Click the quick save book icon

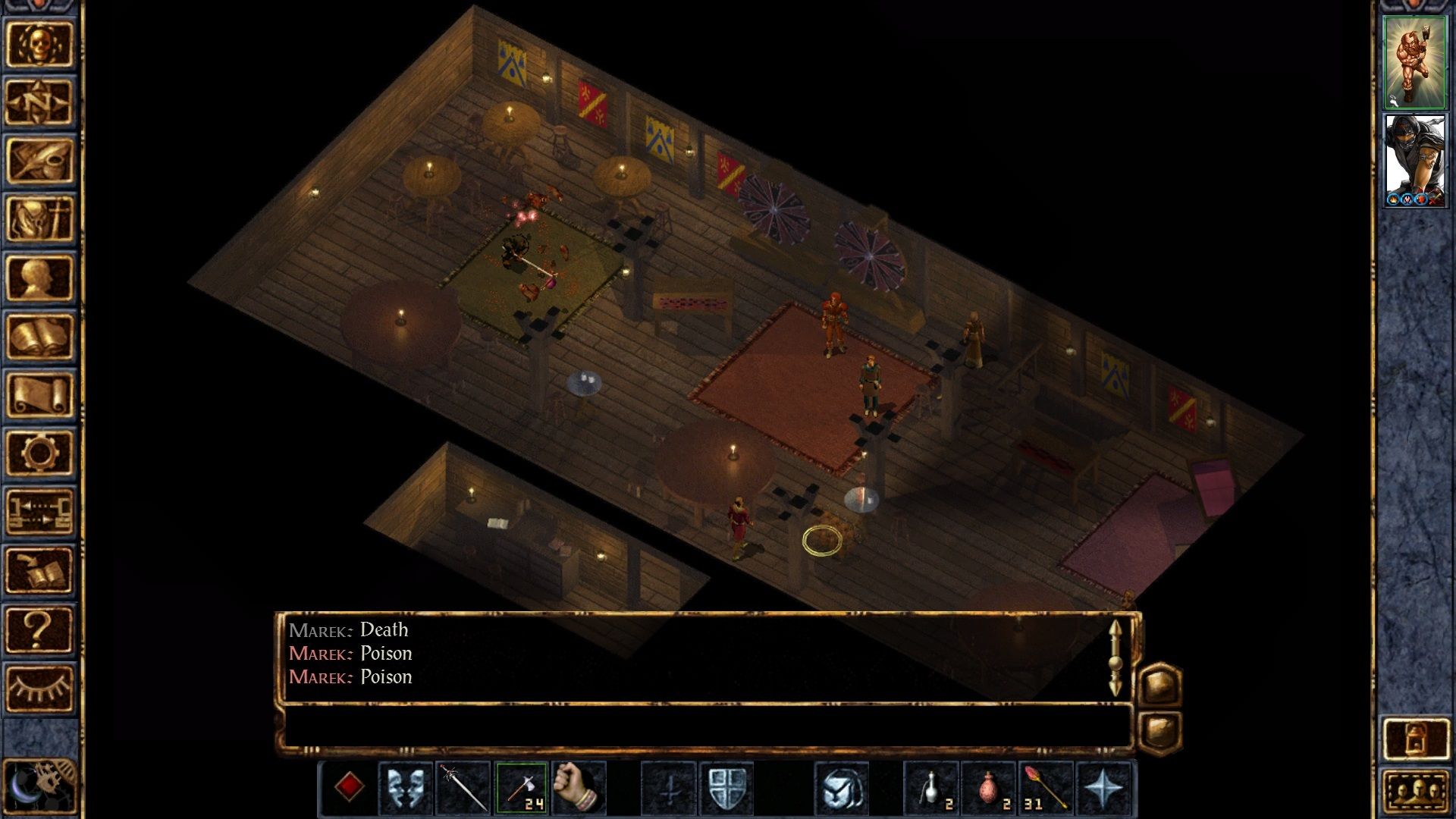pyautogui.click(x=39, y=570)
